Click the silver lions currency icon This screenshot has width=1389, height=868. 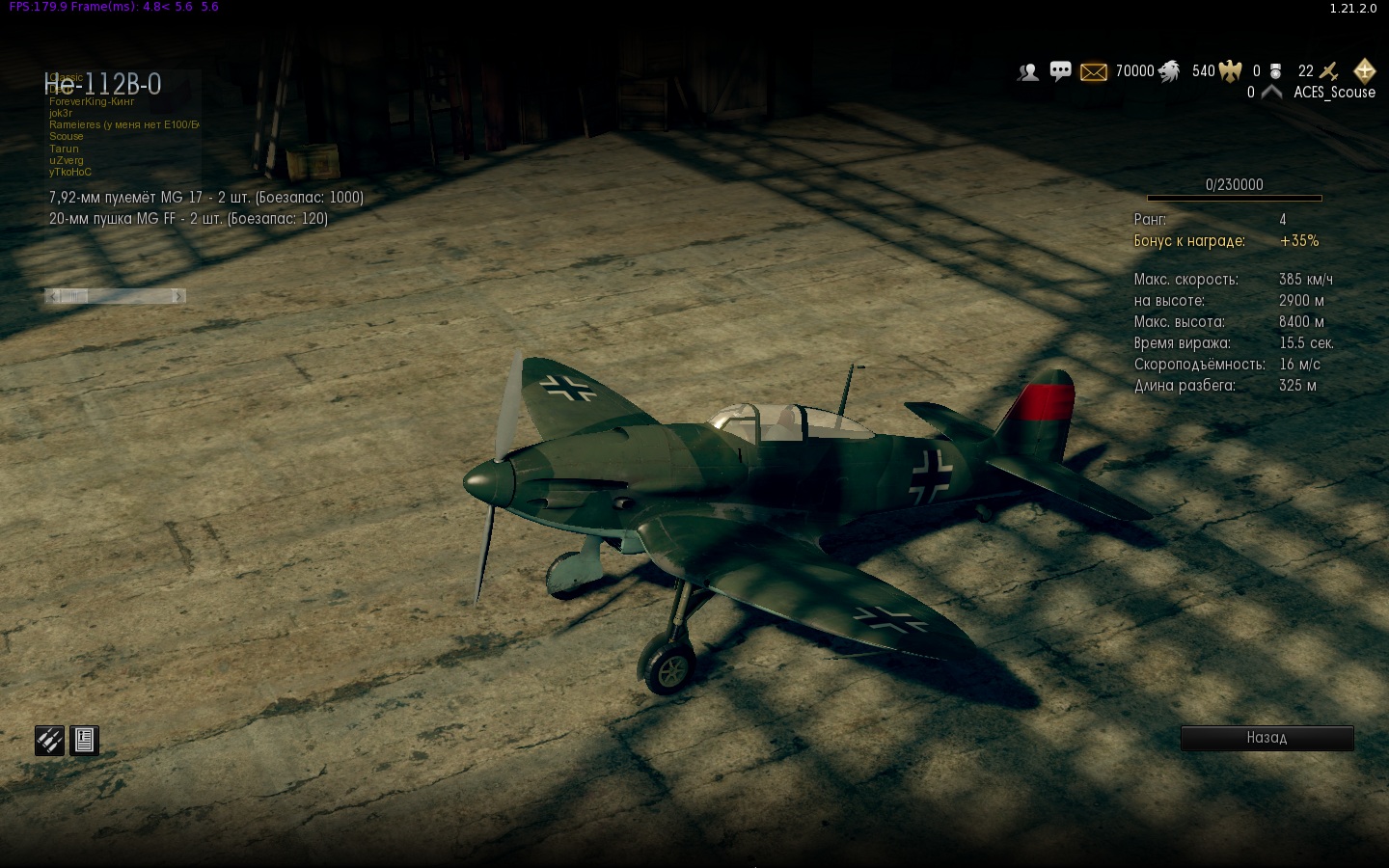(x=1169, y=71)
